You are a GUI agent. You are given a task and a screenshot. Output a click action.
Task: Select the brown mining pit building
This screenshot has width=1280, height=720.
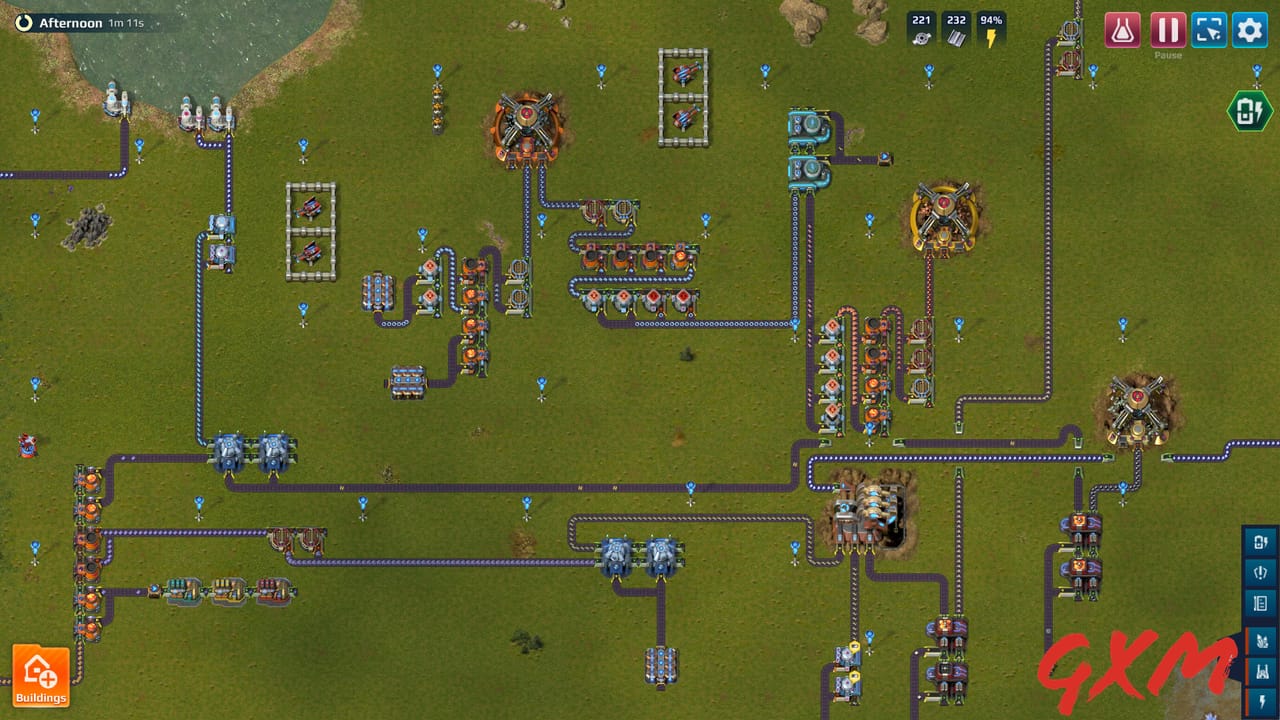click(868, 510)
